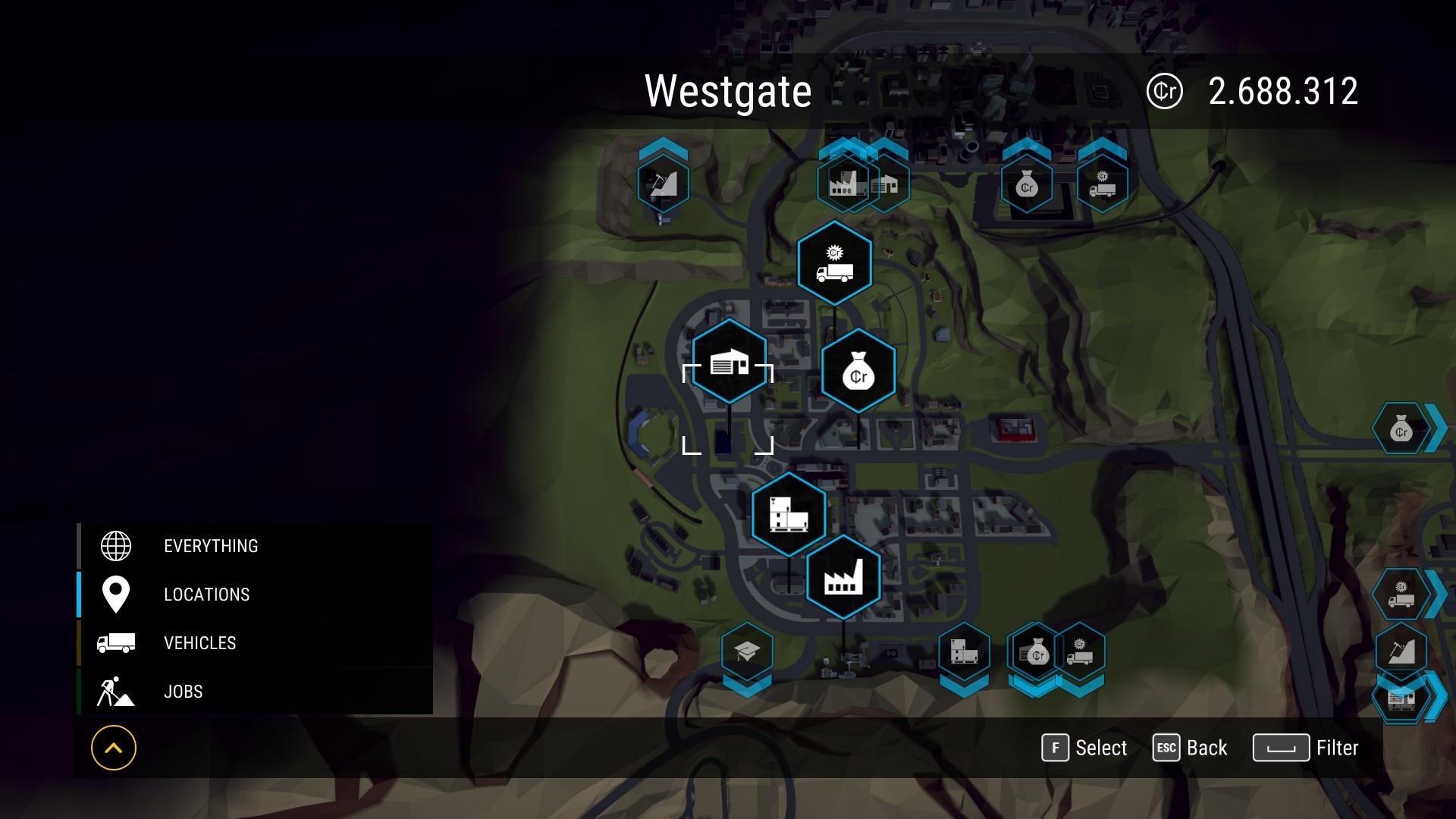Open the large office building map marker

pyautogui.click(x=789, y=513)
